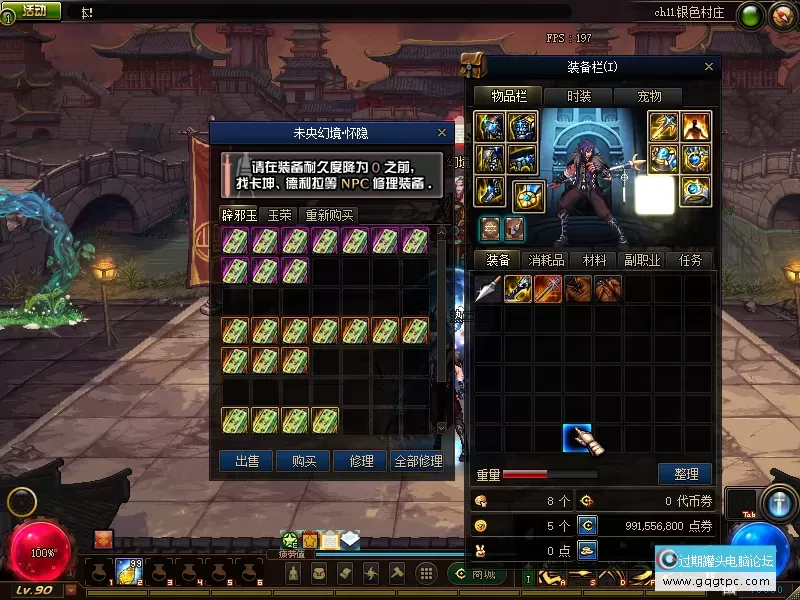
Task: Click the 出售 sell button
Action: [247, 461]
